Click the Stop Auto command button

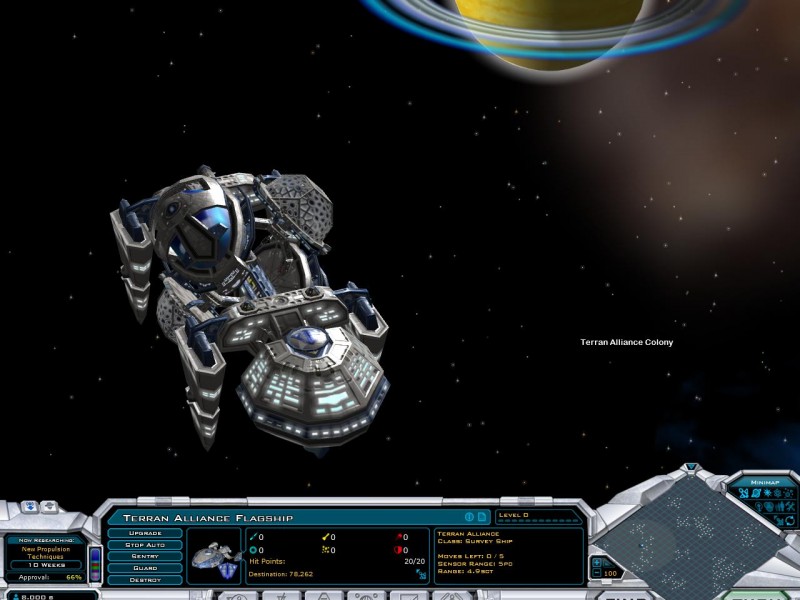click(145, 545)
